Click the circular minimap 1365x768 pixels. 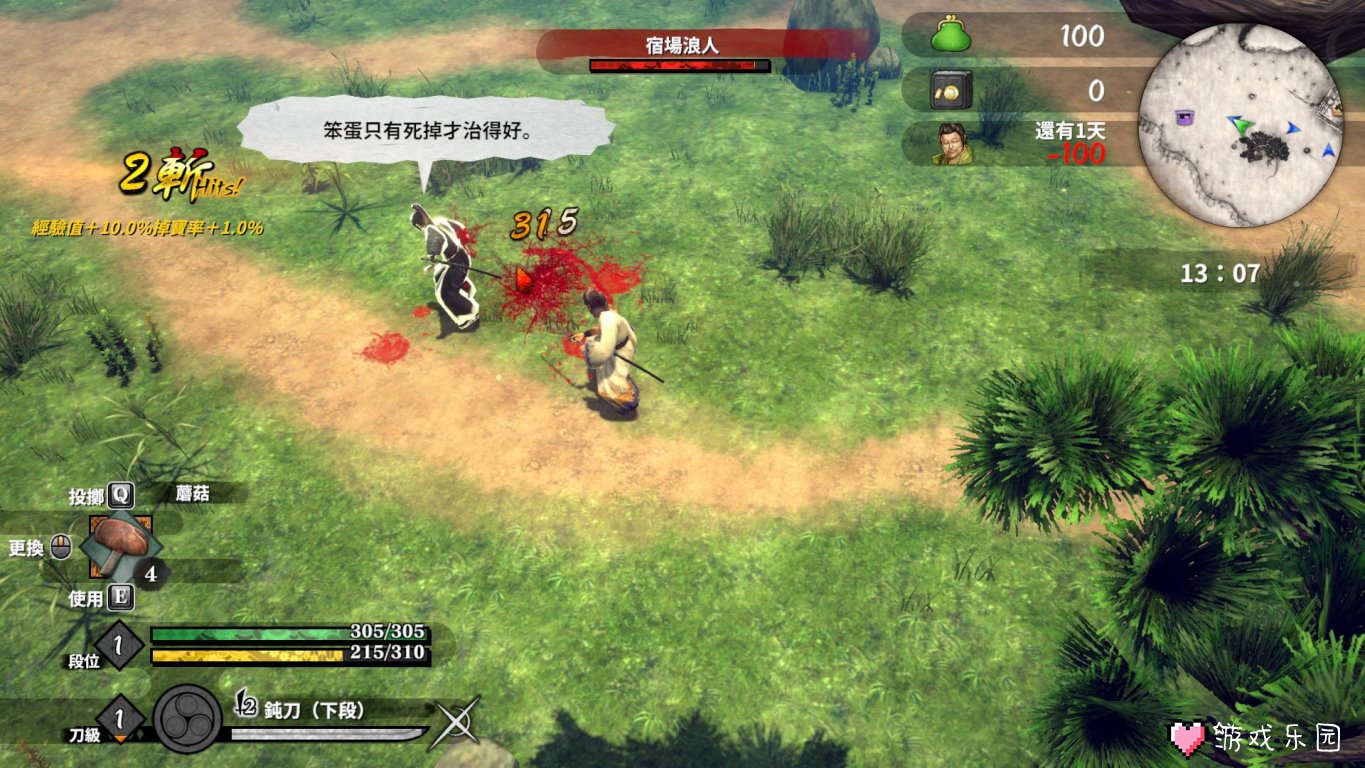1240,125
